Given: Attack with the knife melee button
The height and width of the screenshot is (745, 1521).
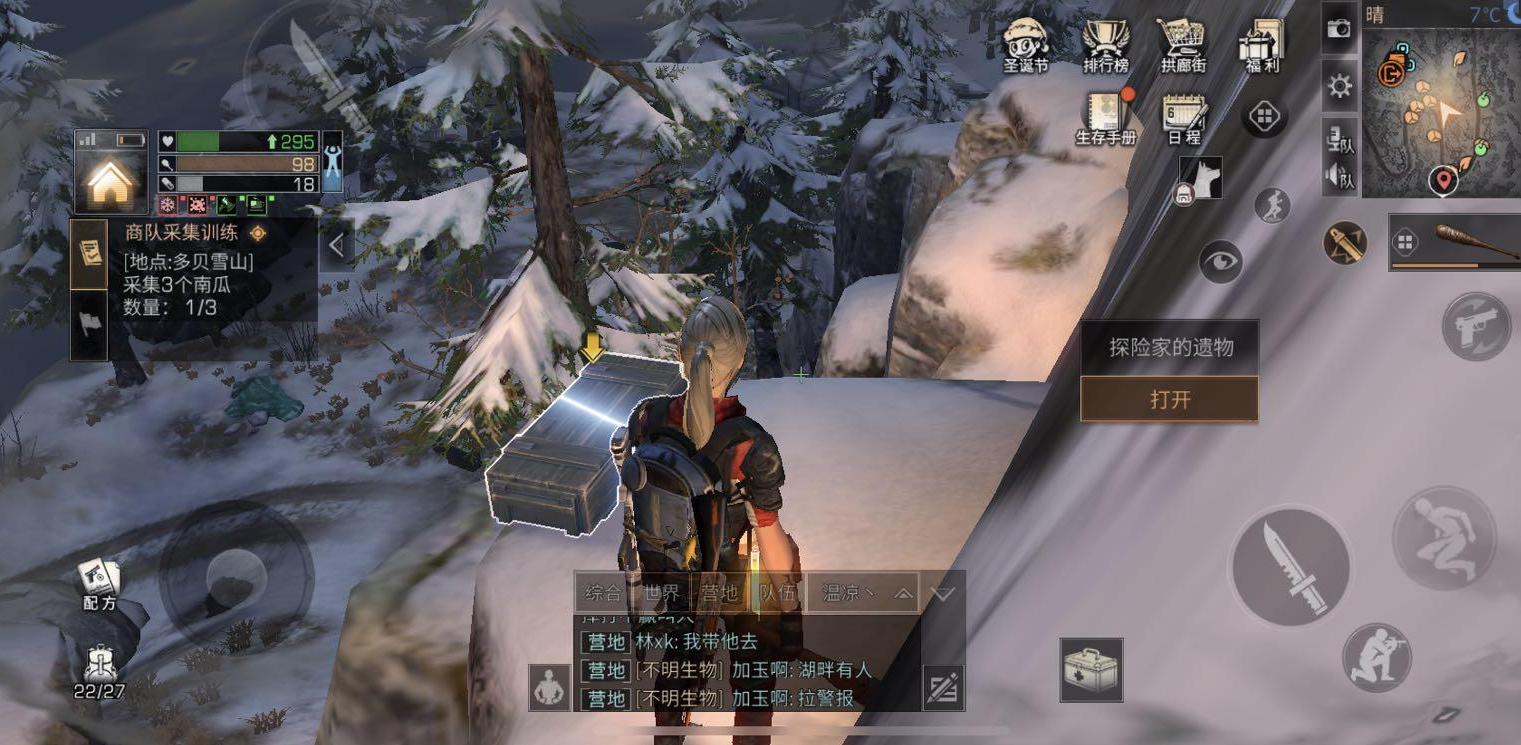Looking at the screenshot, I should (1289, 567).
